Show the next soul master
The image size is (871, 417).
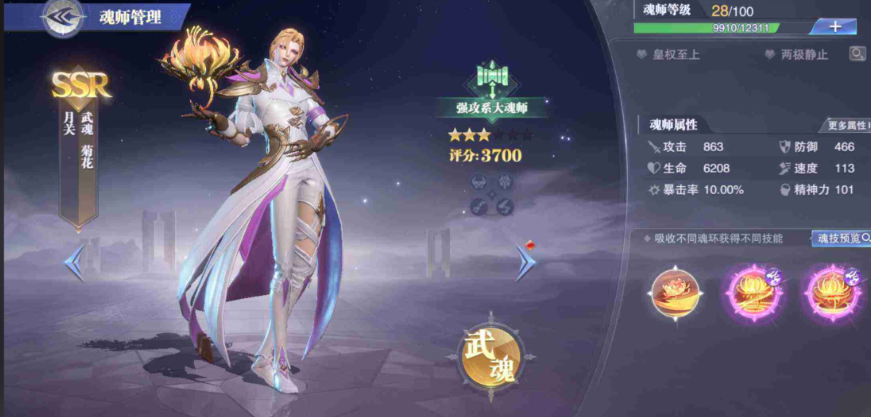coord(526,262)
